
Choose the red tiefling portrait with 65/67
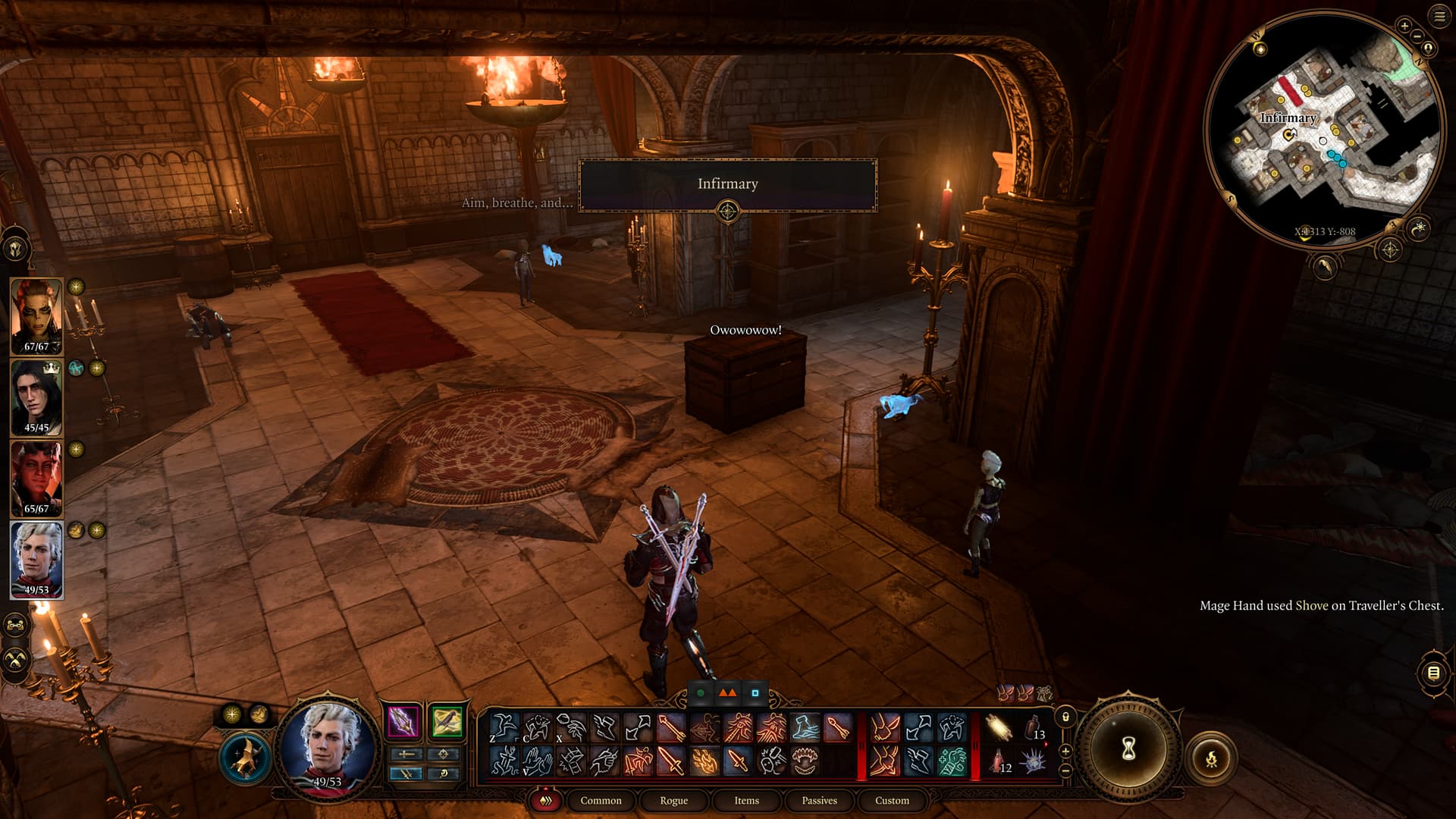pos(36,478)
